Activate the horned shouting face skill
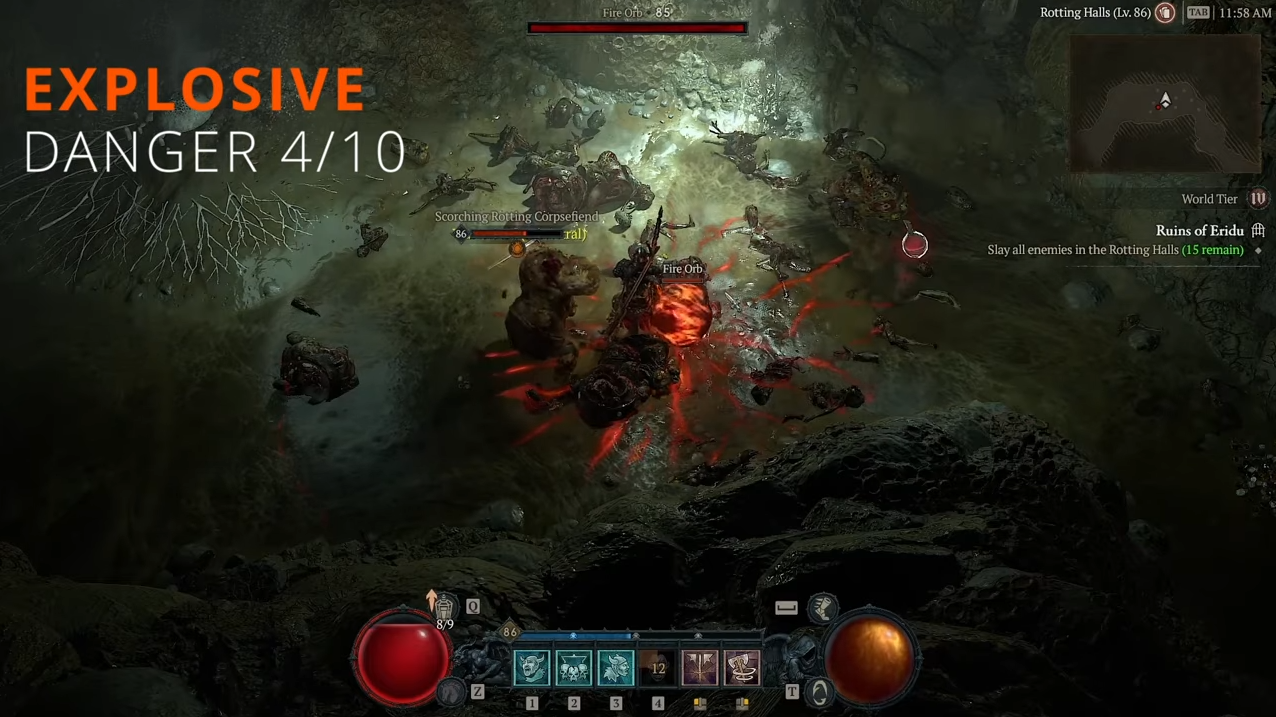 click(532, 668)
